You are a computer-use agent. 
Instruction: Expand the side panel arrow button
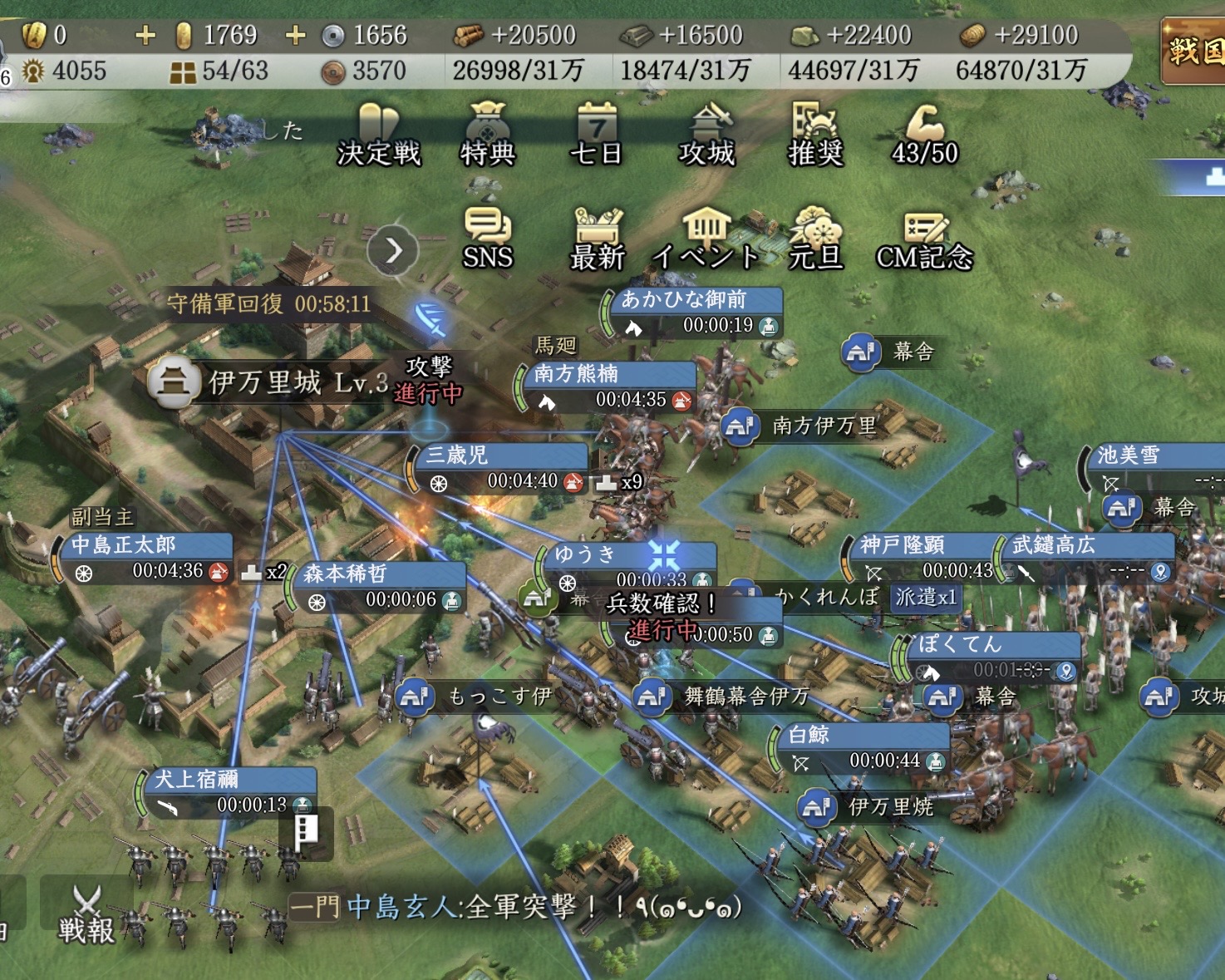pos(393,250)
